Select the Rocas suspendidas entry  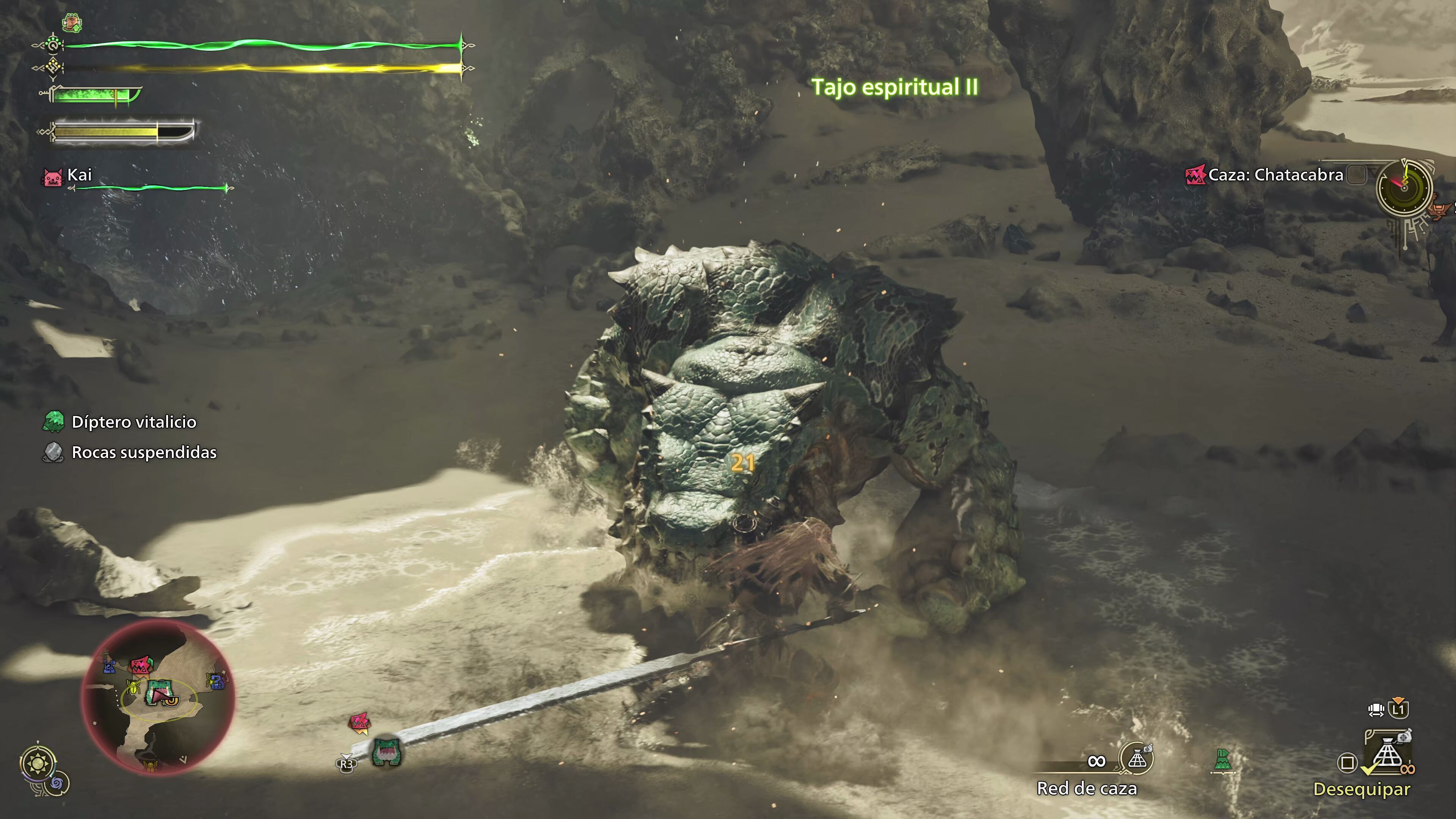[x=144, y=453]
